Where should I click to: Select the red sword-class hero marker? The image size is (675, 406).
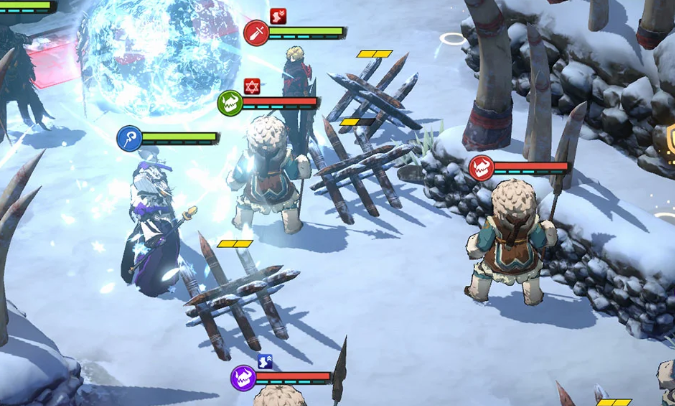pos(256,33)
